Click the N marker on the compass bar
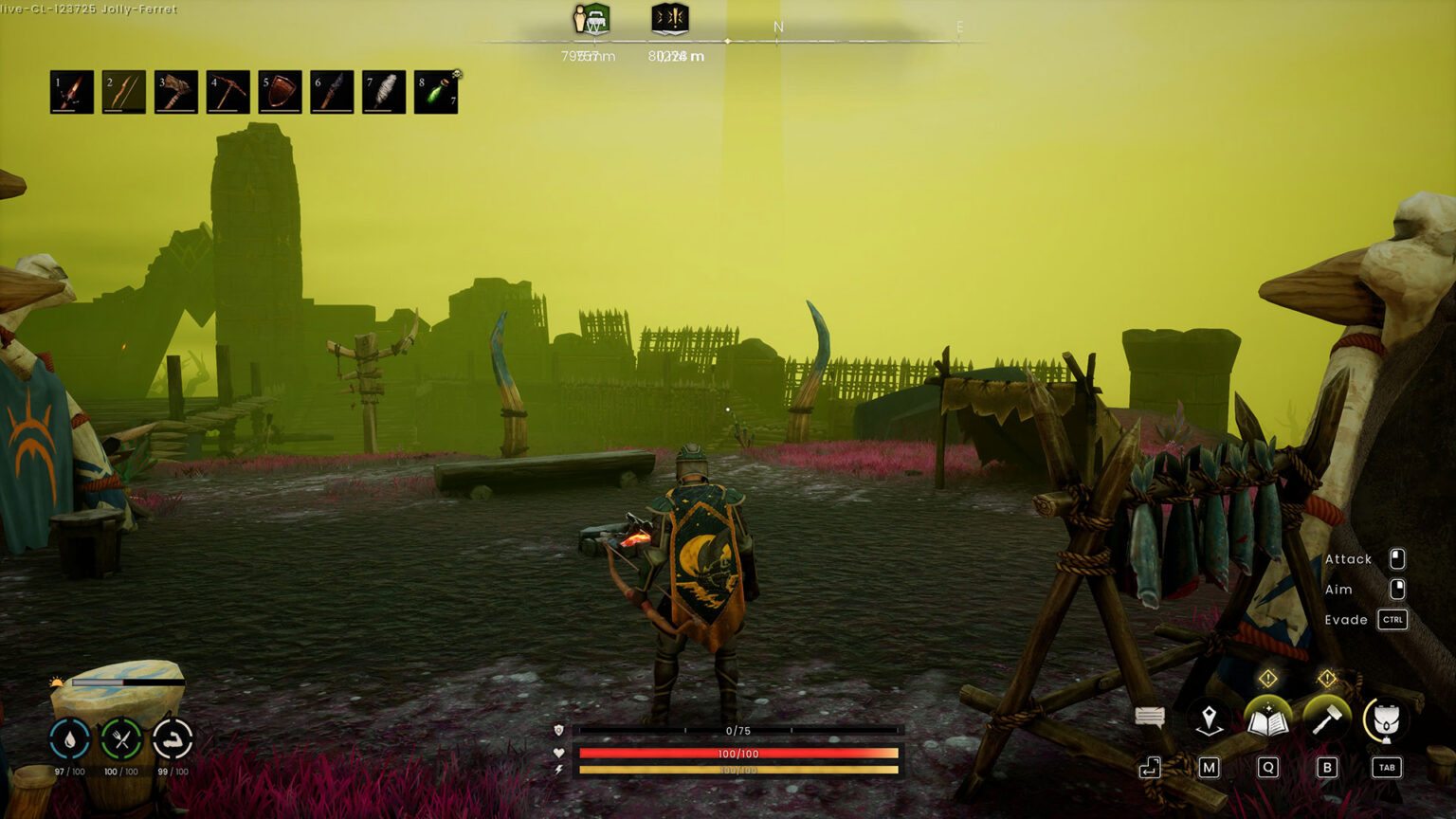This screenshot has height=819, width=1456. pos(778,27)
